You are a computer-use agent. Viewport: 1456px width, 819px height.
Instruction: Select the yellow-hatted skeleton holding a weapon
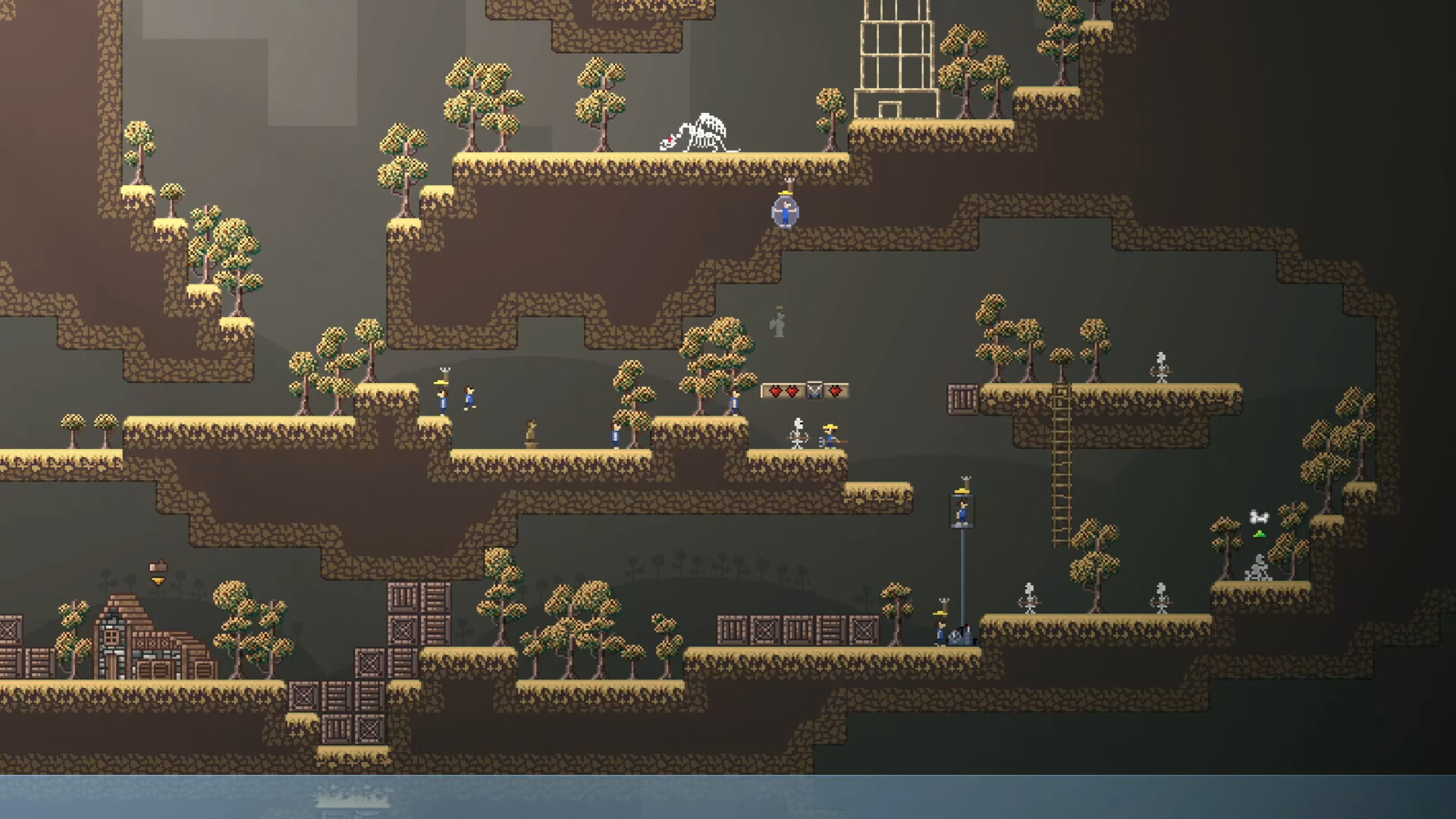tap(829, 436)
